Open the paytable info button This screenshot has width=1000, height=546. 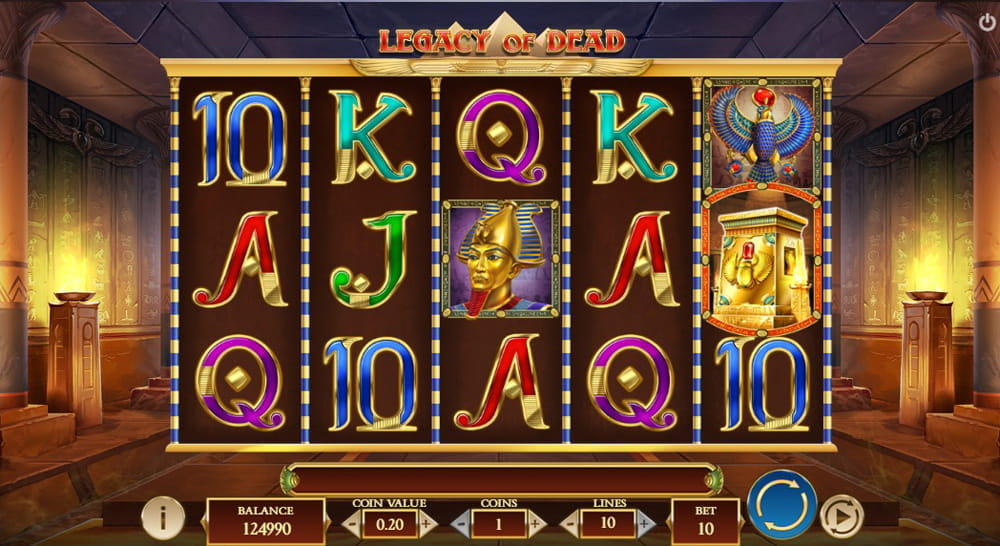(162, 516)
